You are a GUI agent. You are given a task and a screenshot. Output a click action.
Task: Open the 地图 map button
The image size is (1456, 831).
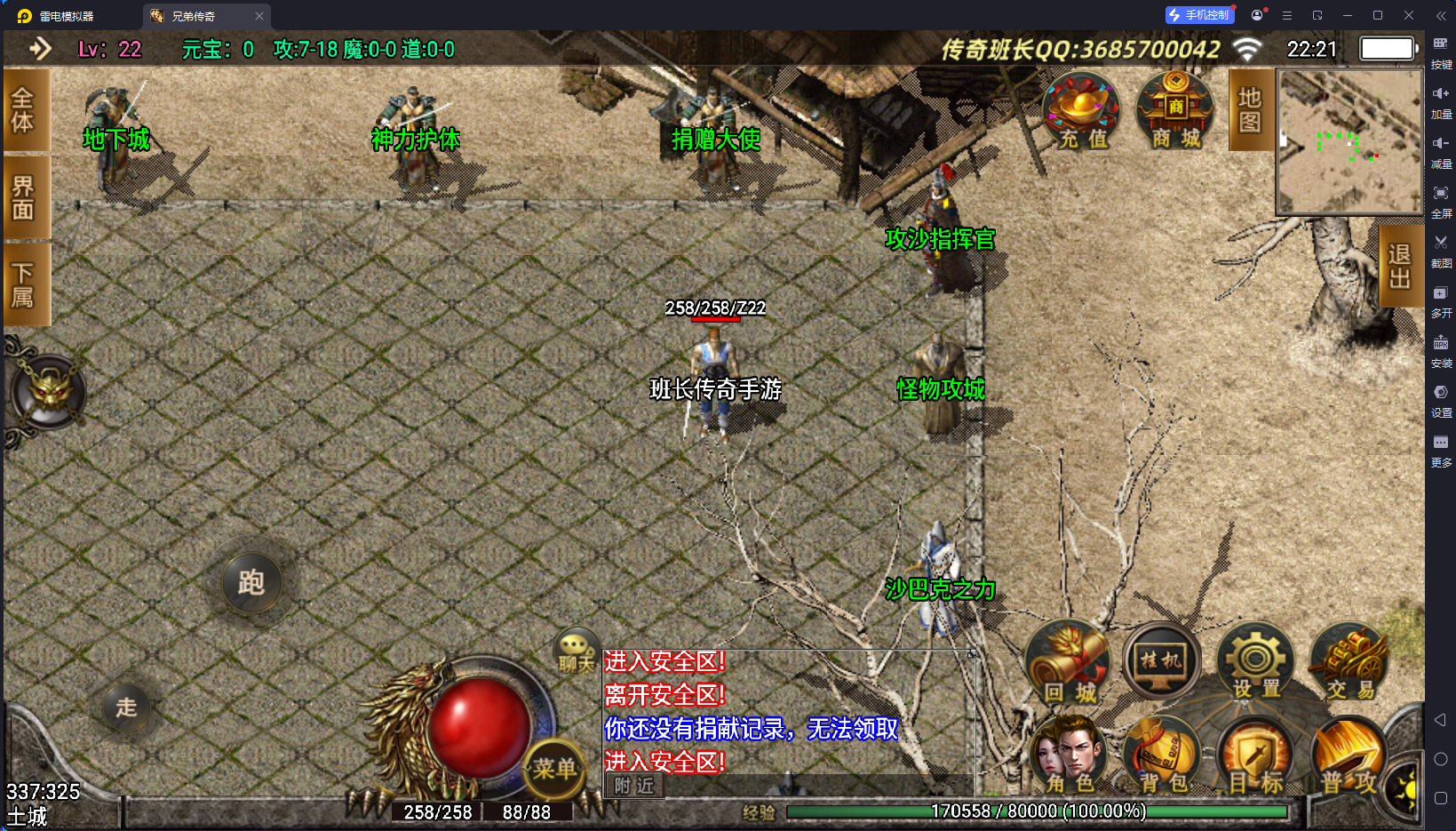(x=1250, y=110)
